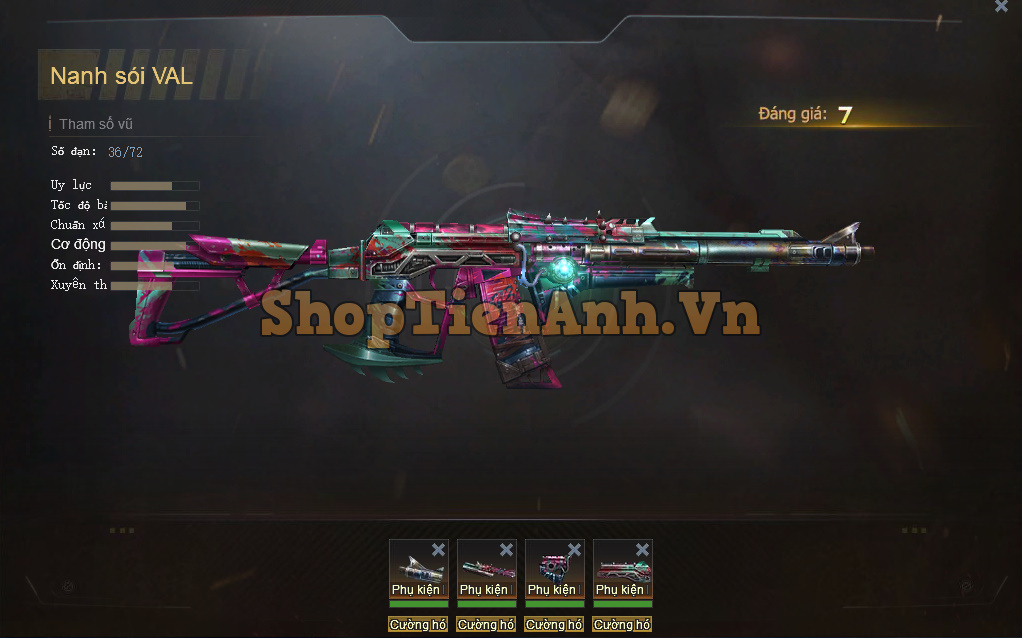Remove the muzzle accessory with its X
Viewport: 1022px width, 638px height.
click(x=438, y=549)
